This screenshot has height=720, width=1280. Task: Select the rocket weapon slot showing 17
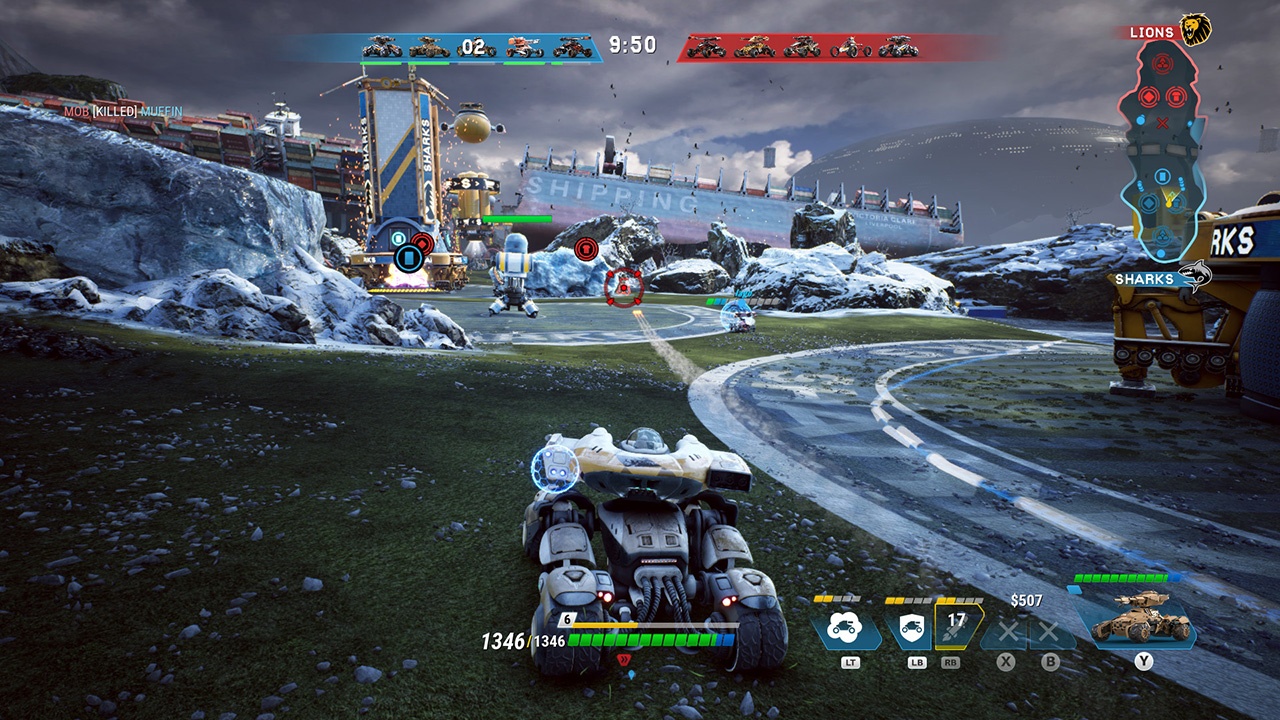[x=958, y=626]
